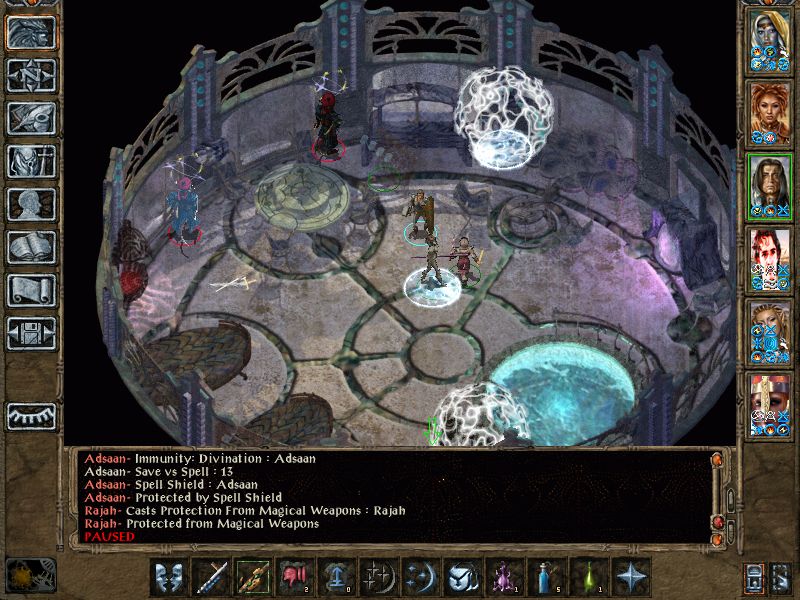Choose the sword weapon quick slot
The image size is (800, 600).
click(x=211, y=577)
